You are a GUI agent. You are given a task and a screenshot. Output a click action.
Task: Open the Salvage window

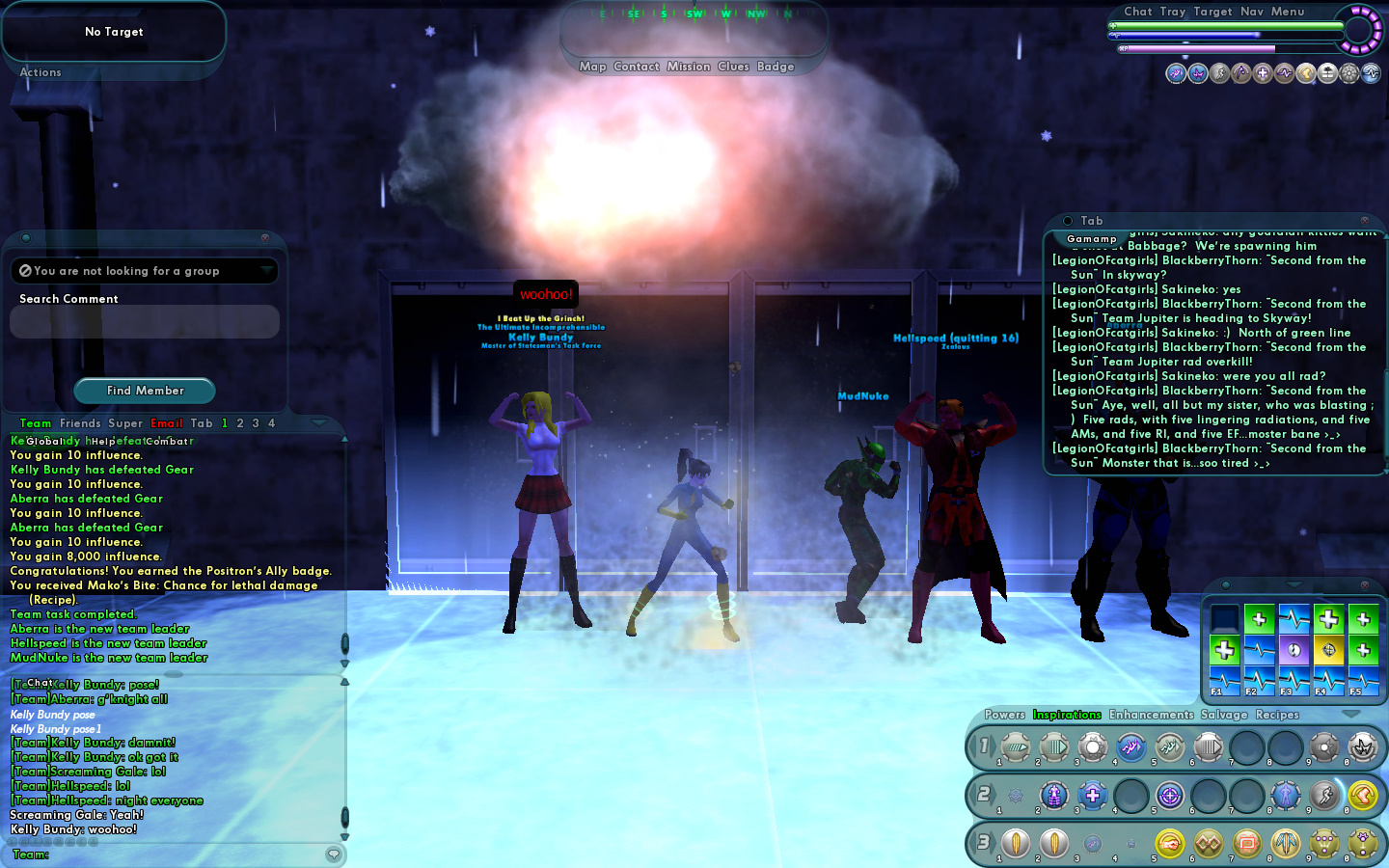[x=1224, y=715]
